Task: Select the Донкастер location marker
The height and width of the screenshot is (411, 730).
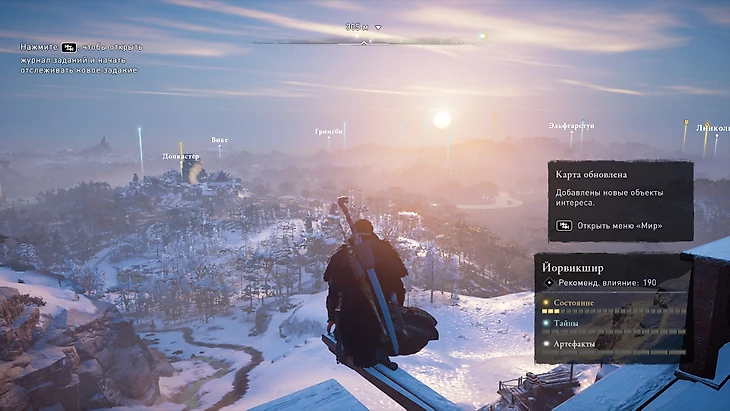Action: point(181,157)
